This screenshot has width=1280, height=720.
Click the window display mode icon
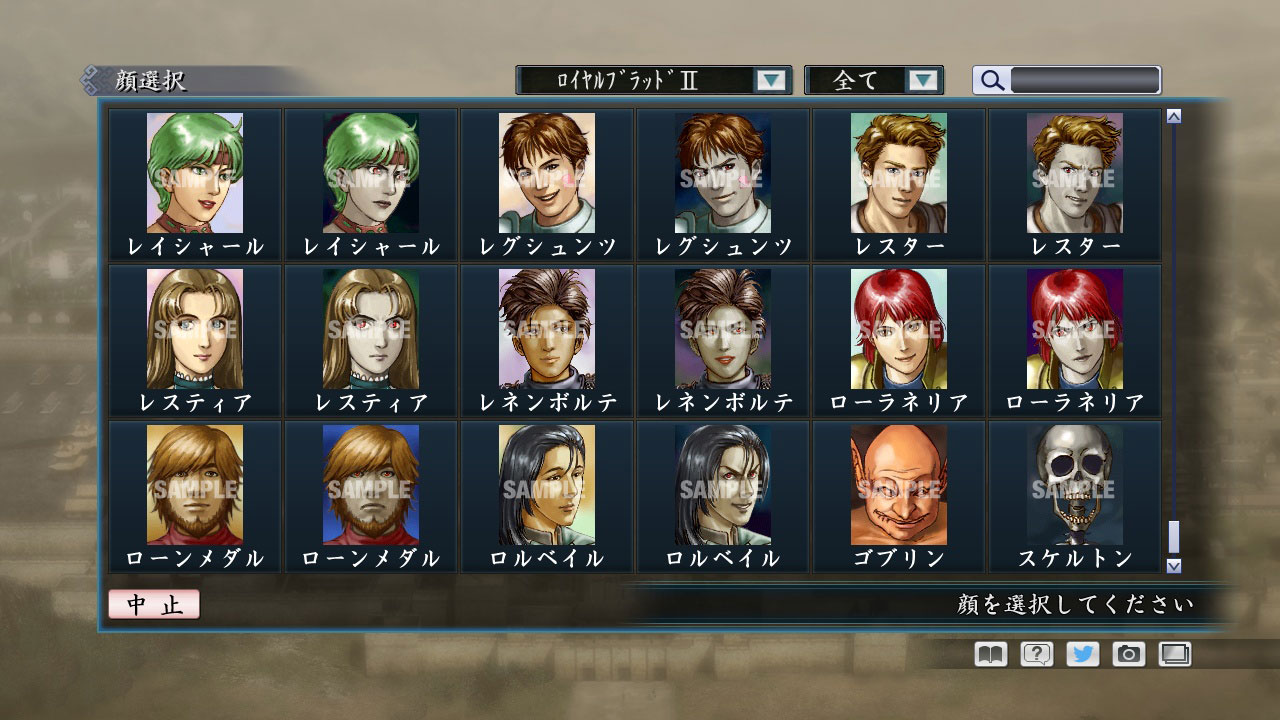[x=1176, y=654]
